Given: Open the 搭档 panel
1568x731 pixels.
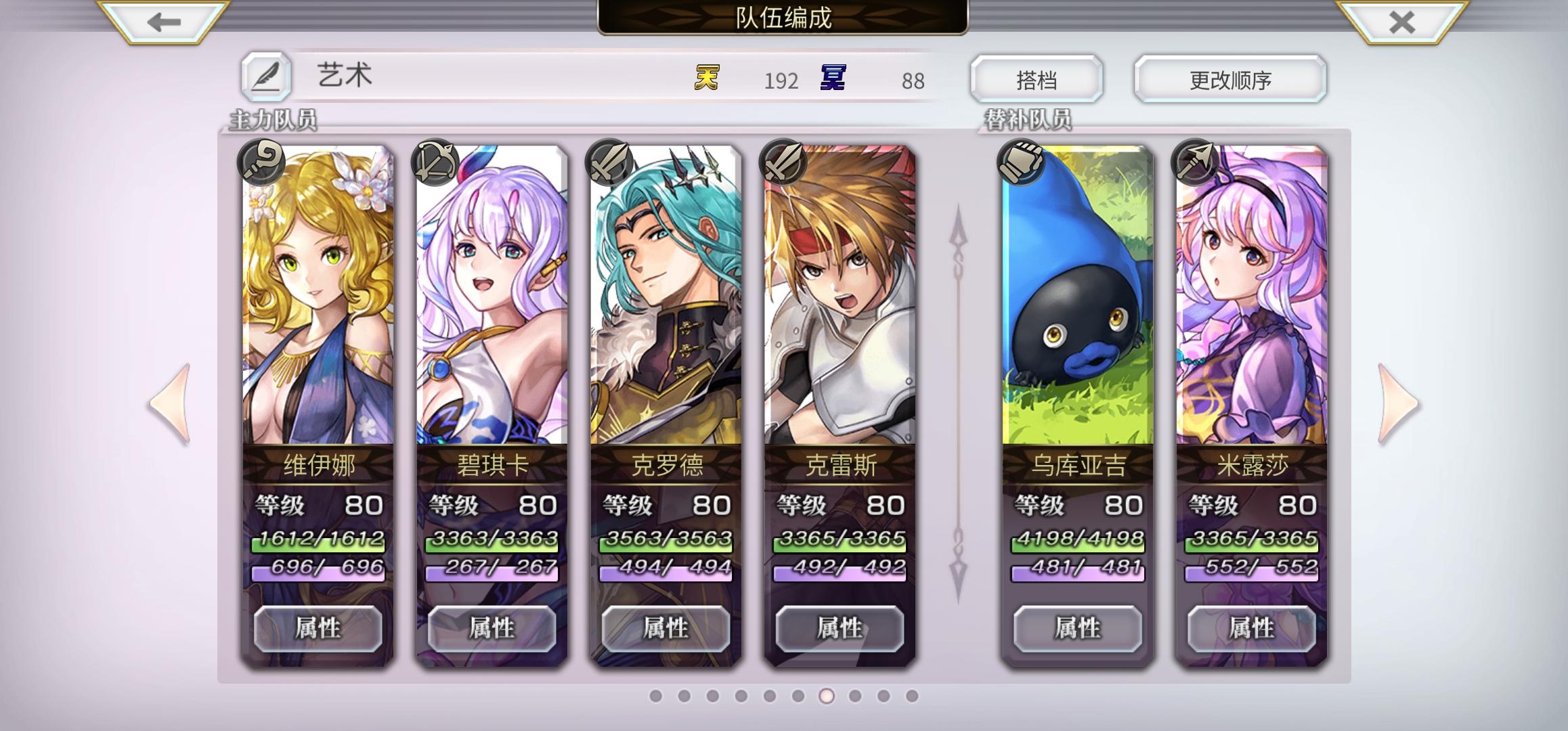Looking at the screenshot, I should [x=1036, y=79].
